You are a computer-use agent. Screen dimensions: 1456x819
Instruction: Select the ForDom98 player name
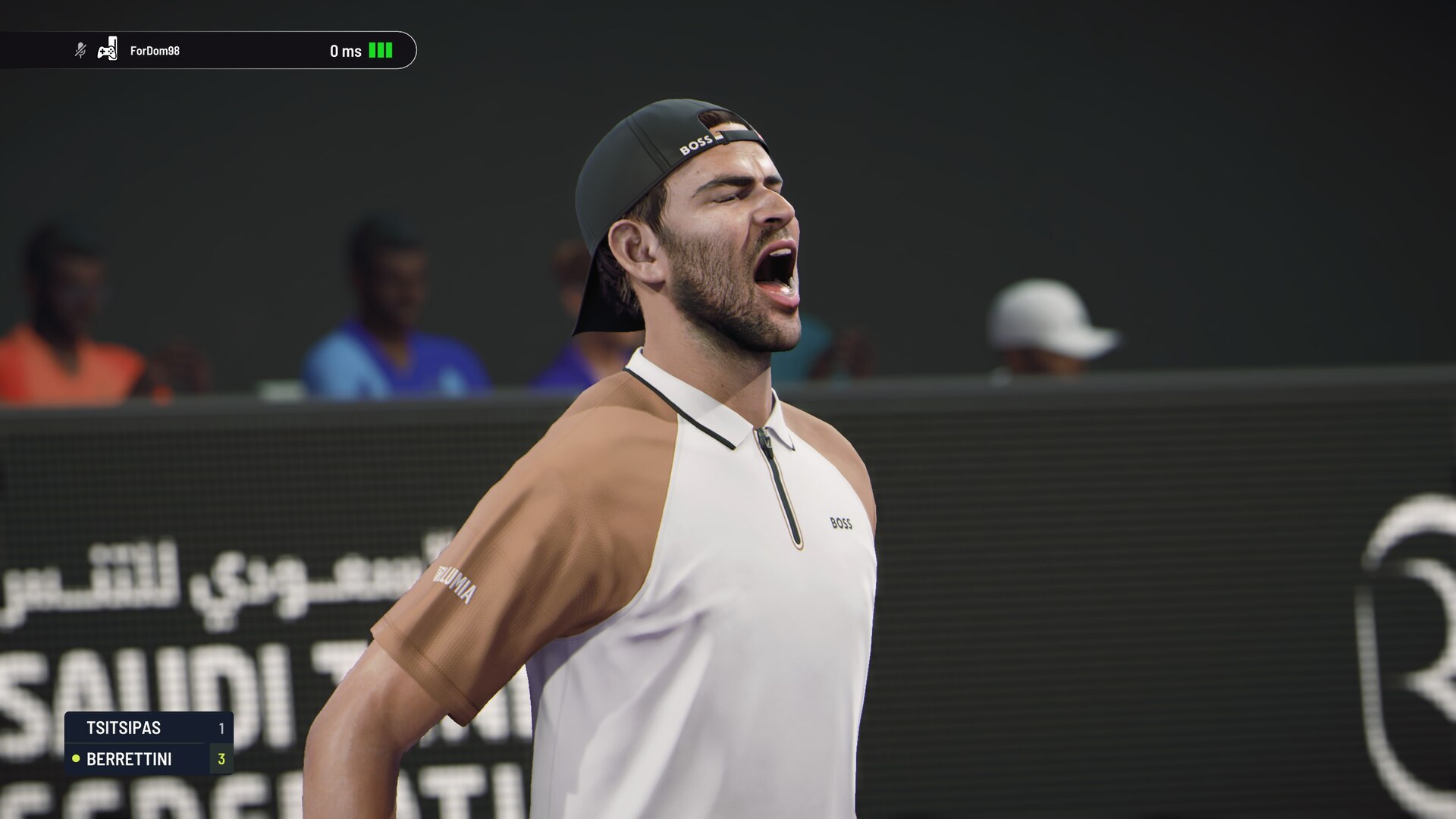155,51
